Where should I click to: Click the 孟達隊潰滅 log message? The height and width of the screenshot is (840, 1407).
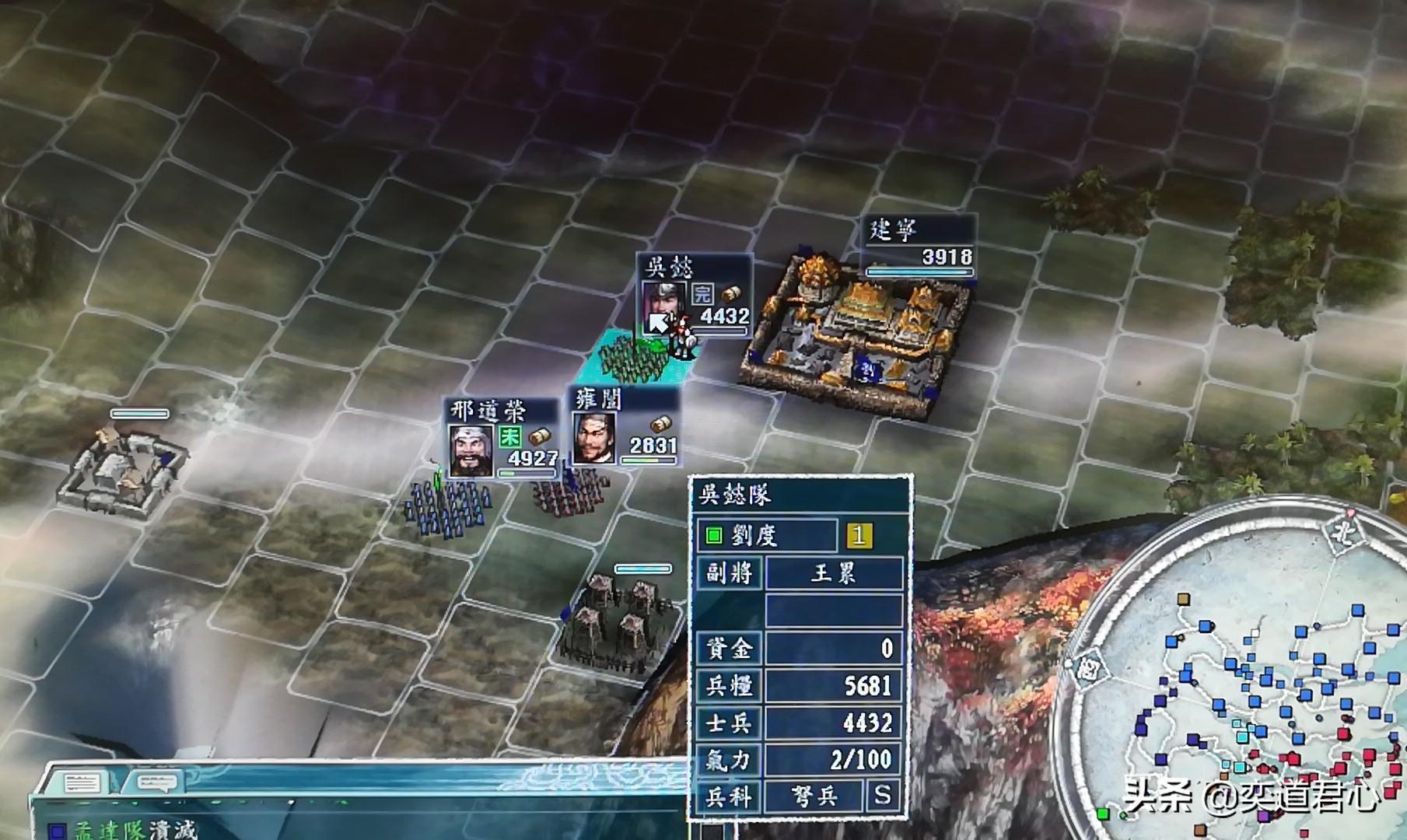click(x=136, y=830)
